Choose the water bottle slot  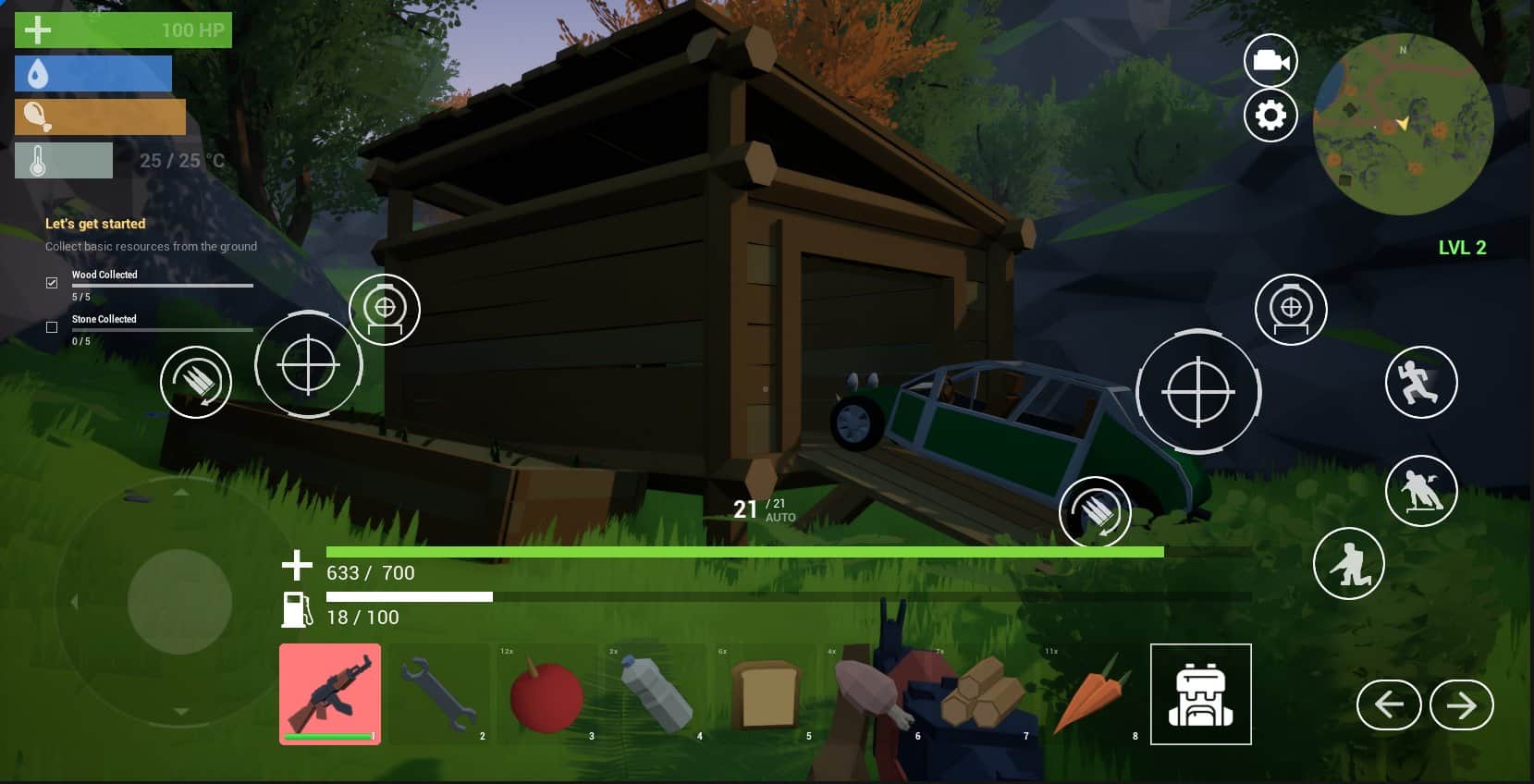pyautogui.click(x=656, y=694)
